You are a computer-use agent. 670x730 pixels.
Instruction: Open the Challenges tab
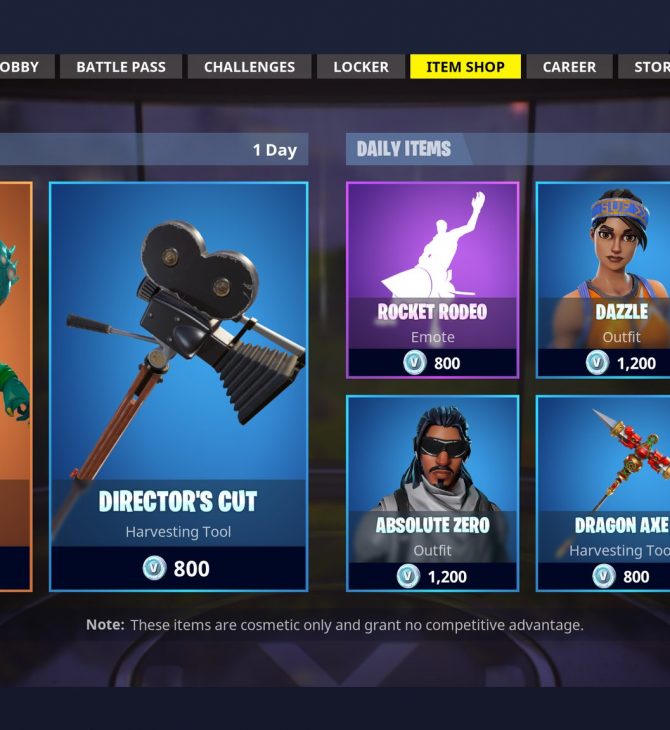(249, 67)
